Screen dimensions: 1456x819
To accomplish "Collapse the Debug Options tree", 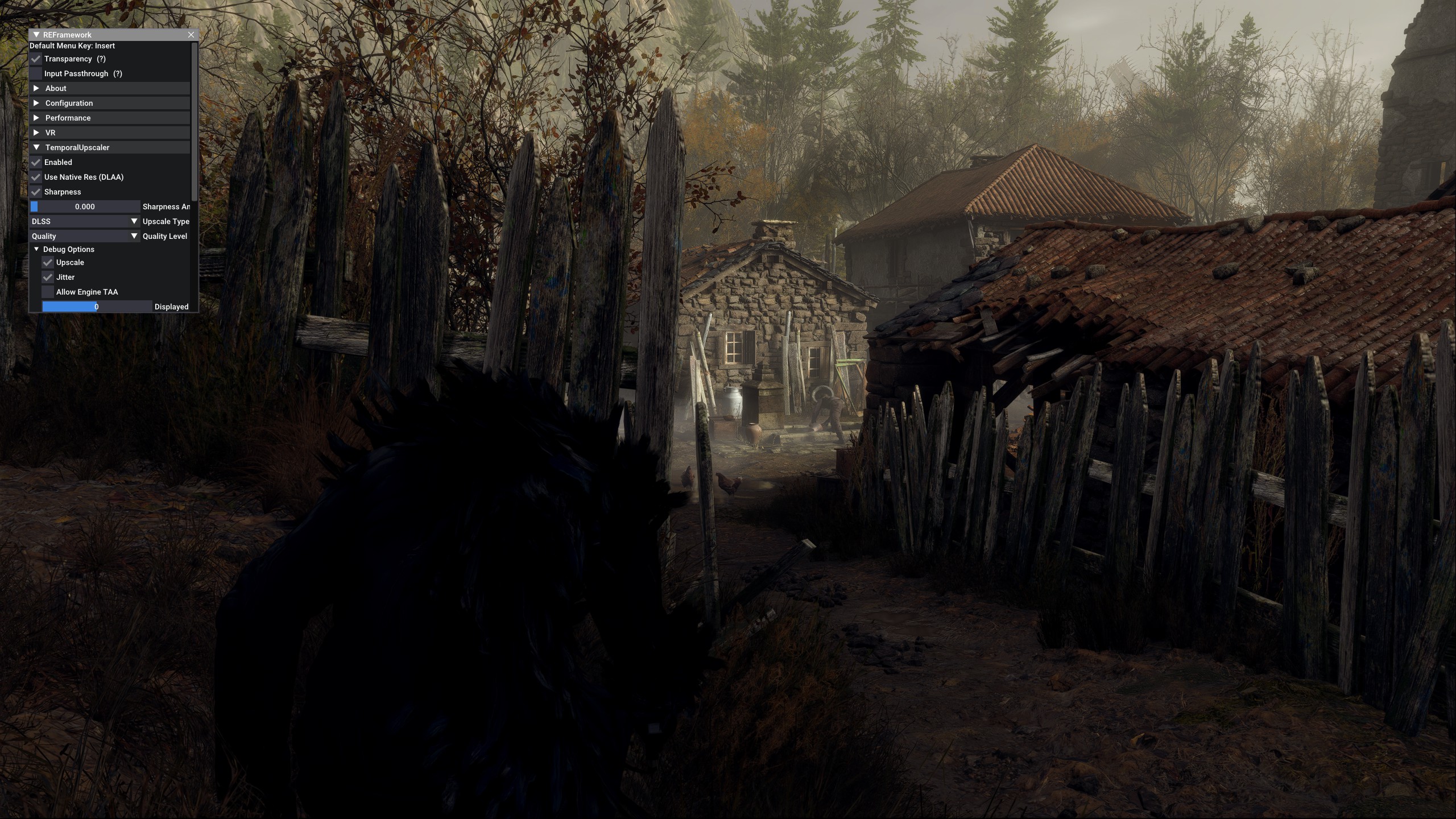I will (36, 249).
